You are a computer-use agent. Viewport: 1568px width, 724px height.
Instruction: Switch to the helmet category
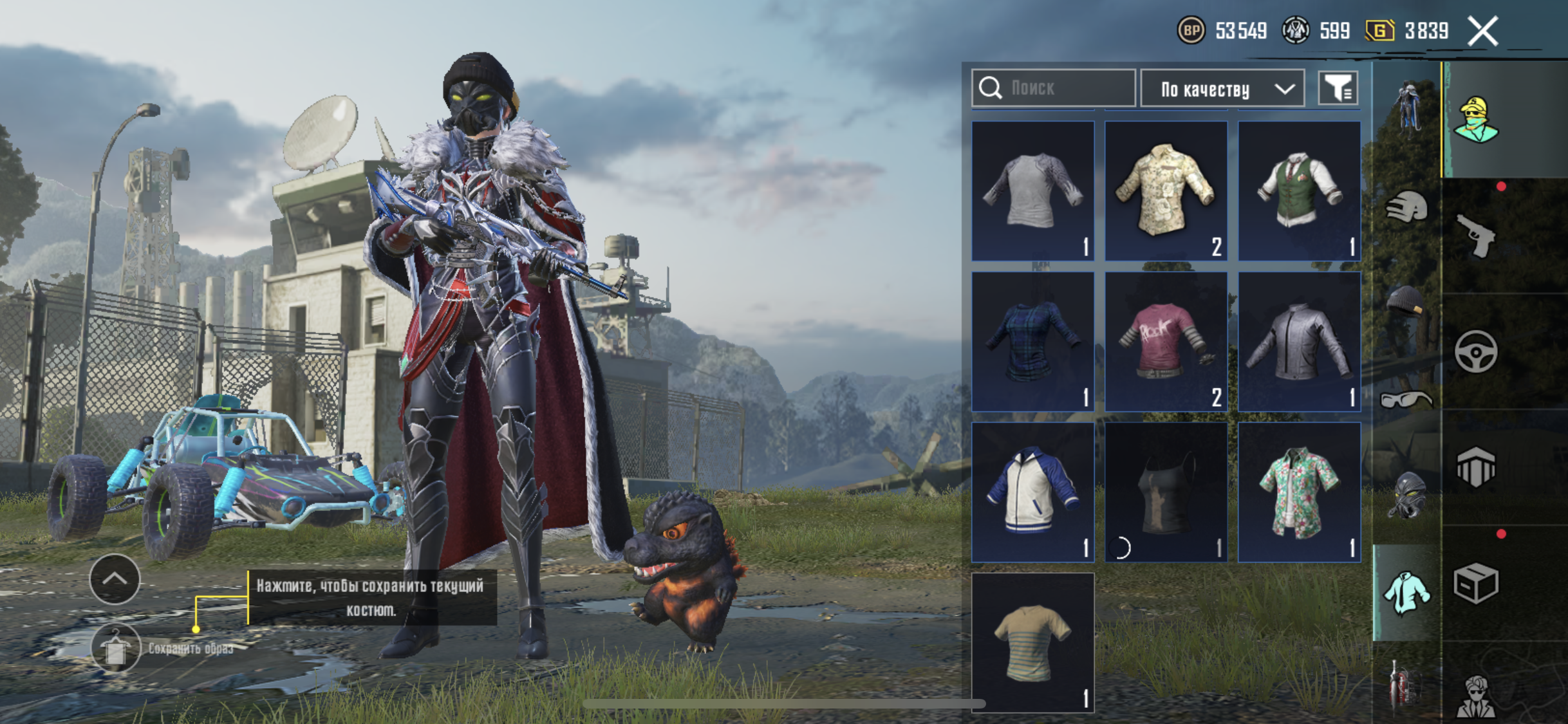point(1407,208)
